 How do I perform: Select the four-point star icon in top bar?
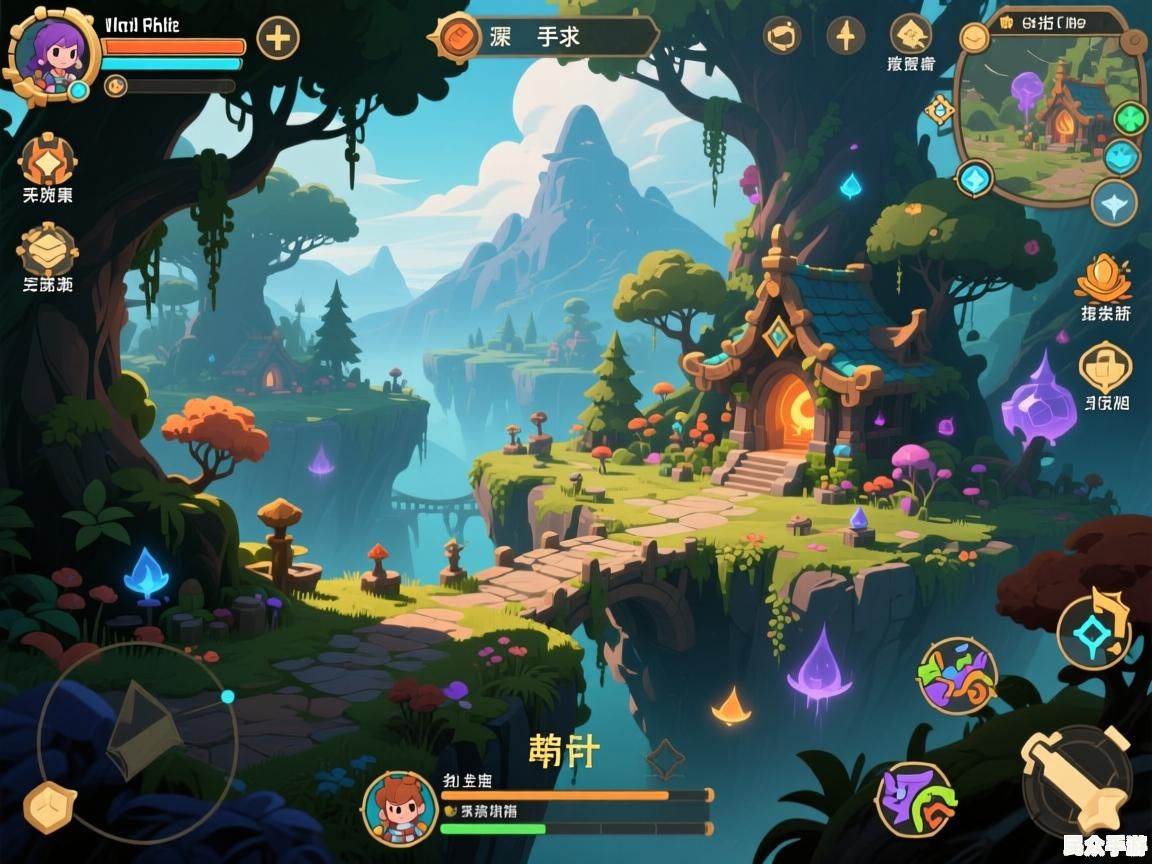(846, 36)
